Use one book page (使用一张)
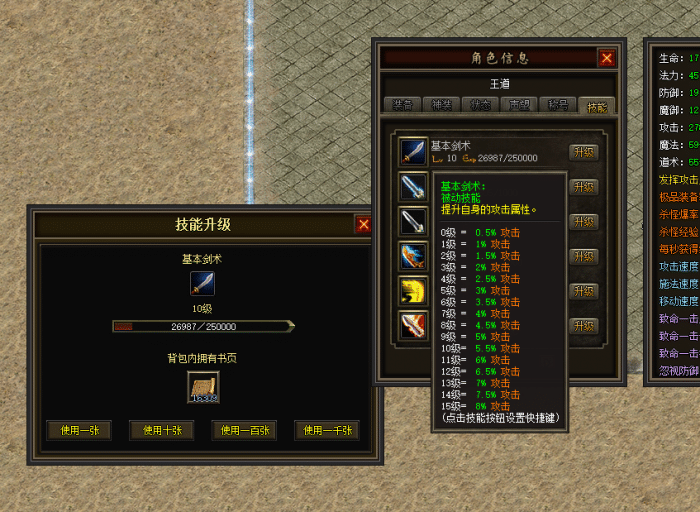Screen dimensions: 700x512 click(79, 430)
